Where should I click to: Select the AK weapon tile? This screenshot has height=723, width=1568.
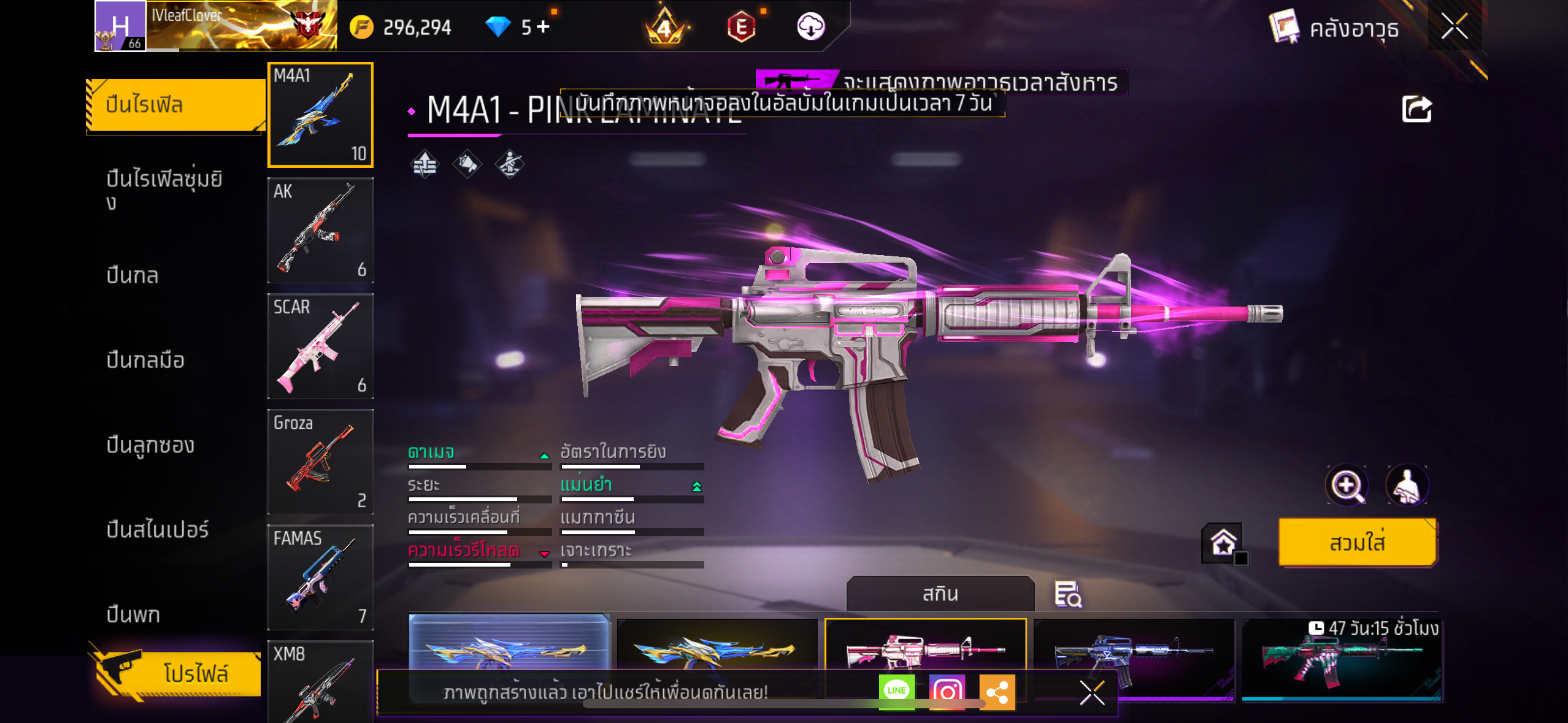[320, 230]
